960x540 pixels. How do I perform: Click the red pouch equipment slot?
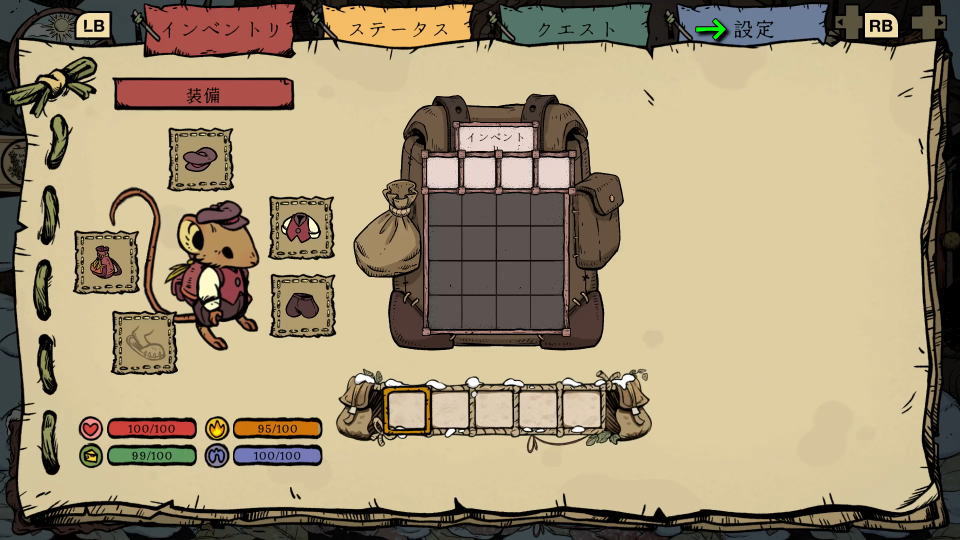point(106,262)
